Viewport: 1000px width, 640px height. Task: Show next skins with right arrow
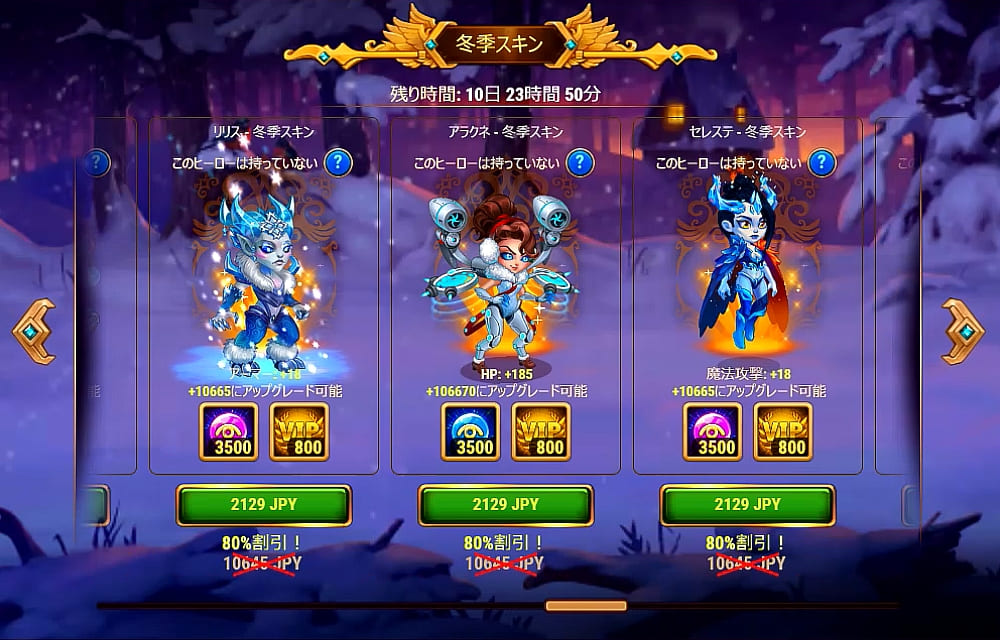click(963, 331)
